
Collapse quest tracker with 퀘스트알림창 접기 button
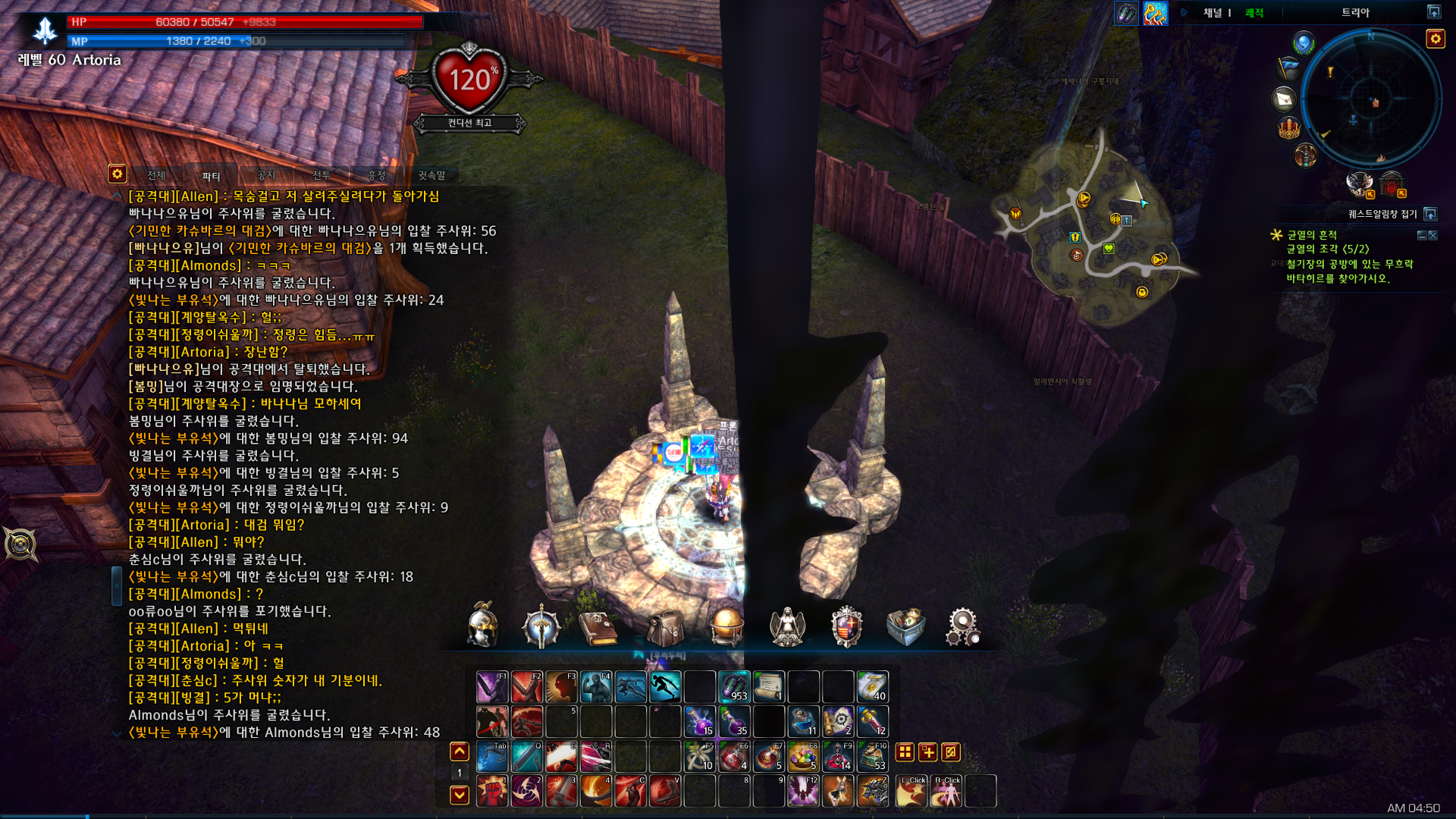[1430, 214]
